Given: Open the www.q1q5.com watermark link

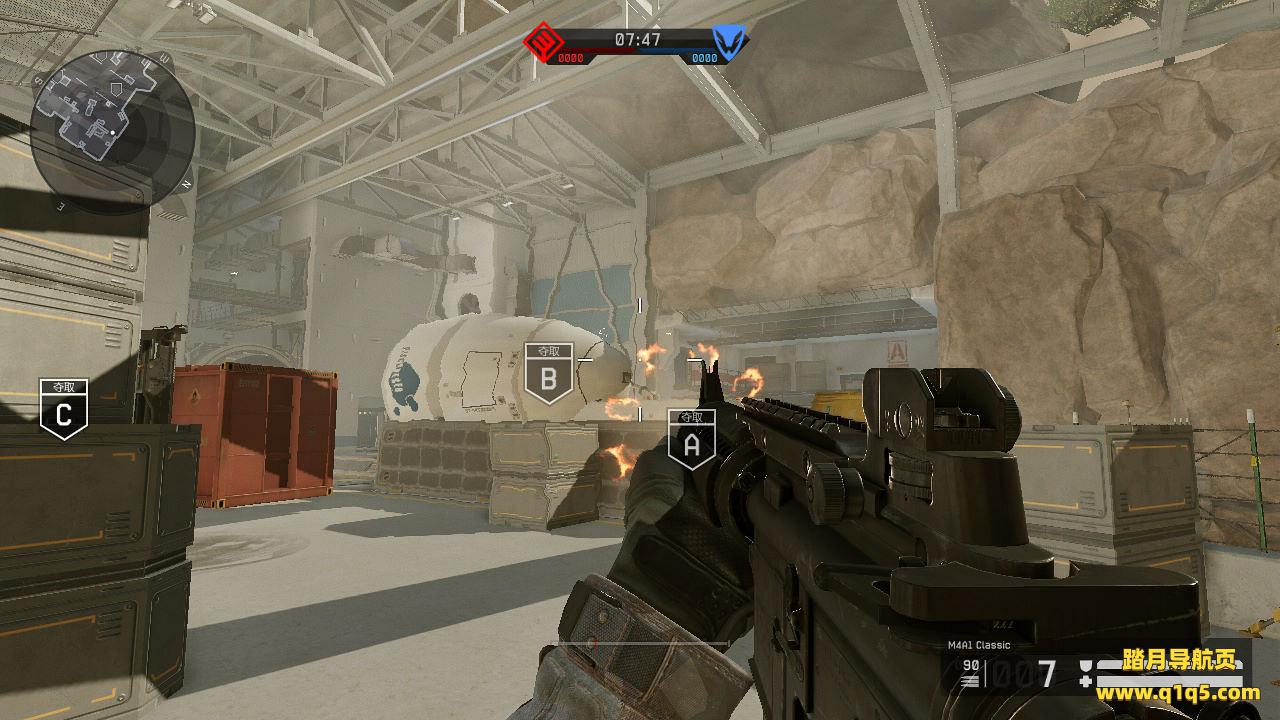Looking at the screenshot, I should point(1178,691).
